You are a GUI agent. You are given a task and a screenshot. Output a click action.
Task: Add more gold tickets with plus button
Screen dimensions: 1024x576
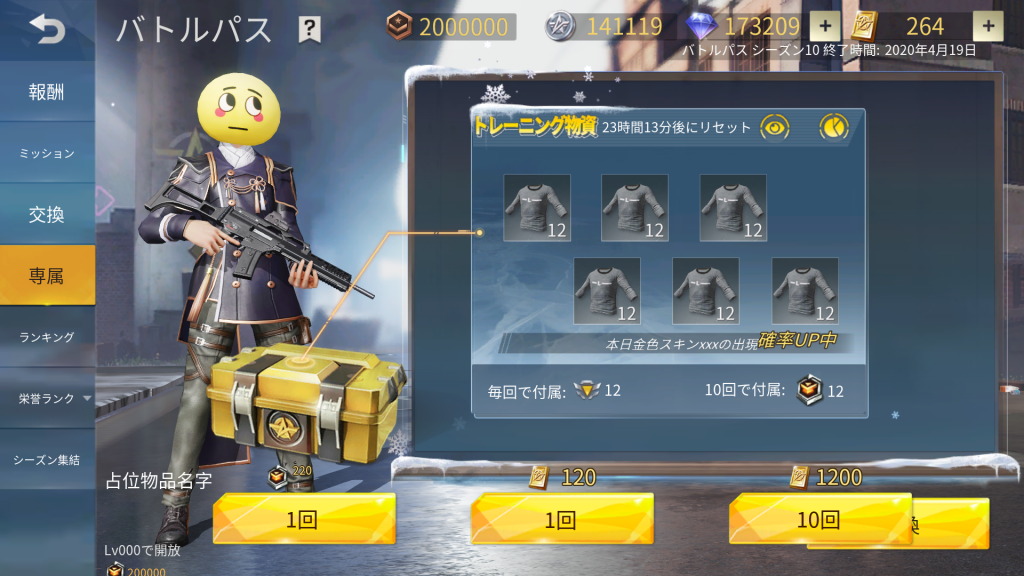pos(987,27)
